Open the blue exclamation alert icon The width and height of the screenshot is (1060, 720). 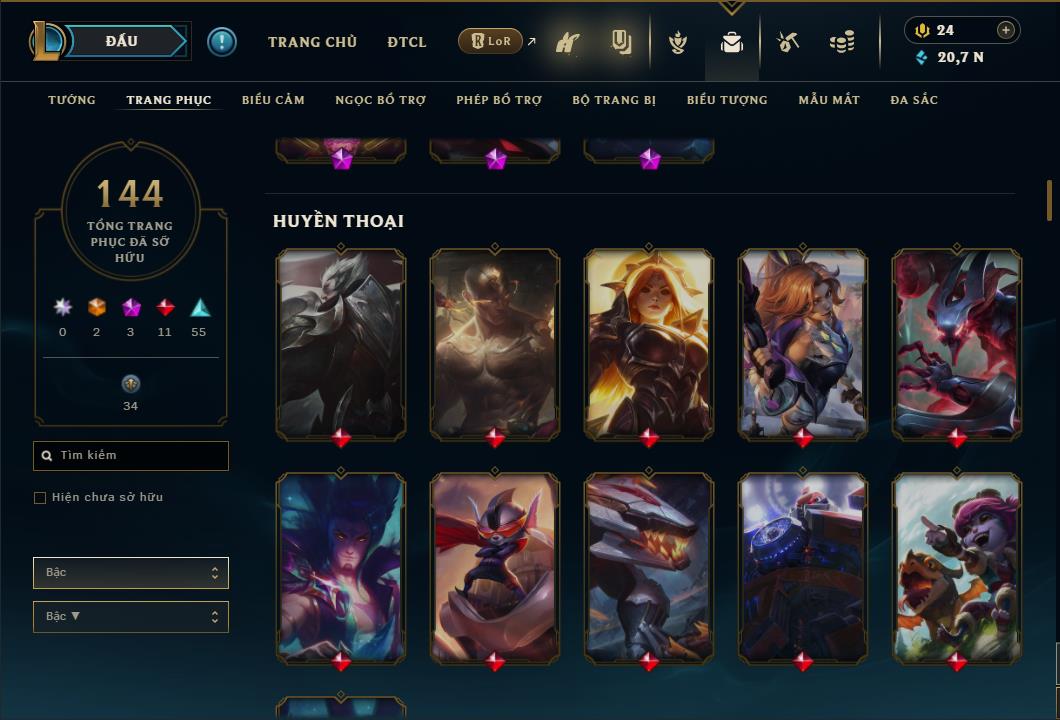coord(222,42)
